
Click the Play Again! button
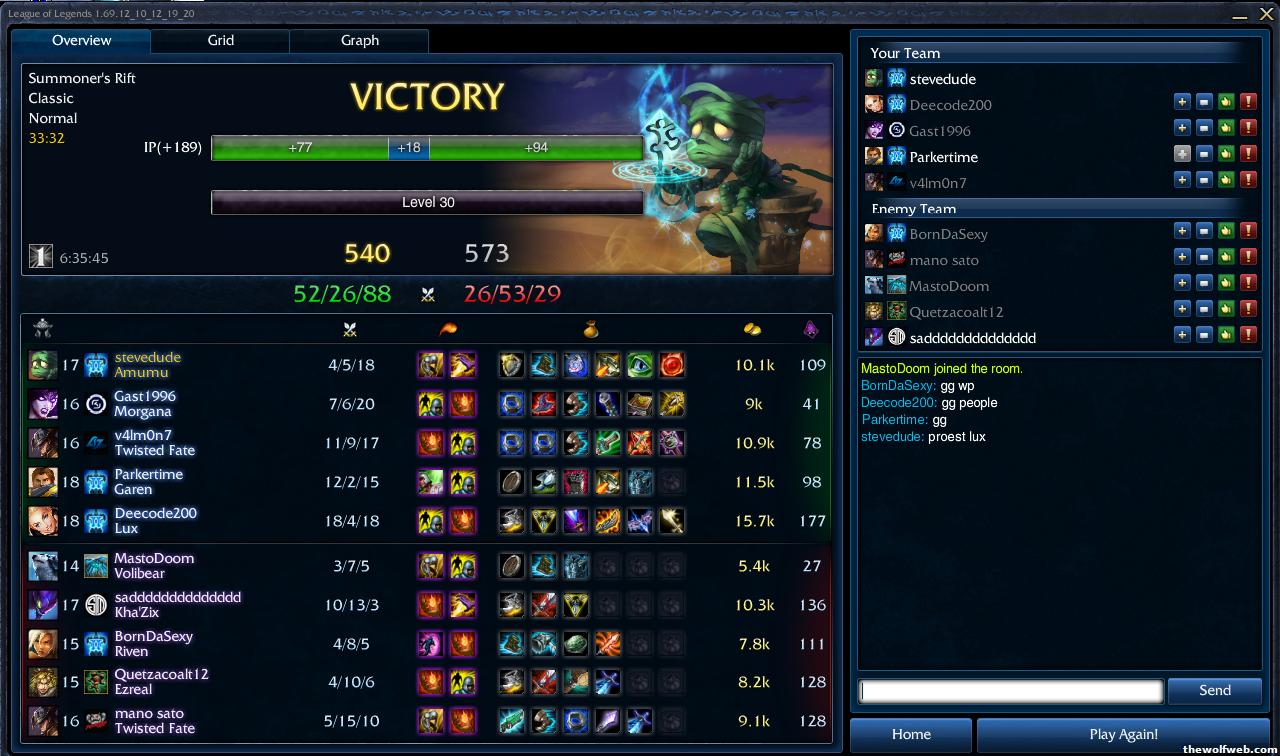point(1123,734)
